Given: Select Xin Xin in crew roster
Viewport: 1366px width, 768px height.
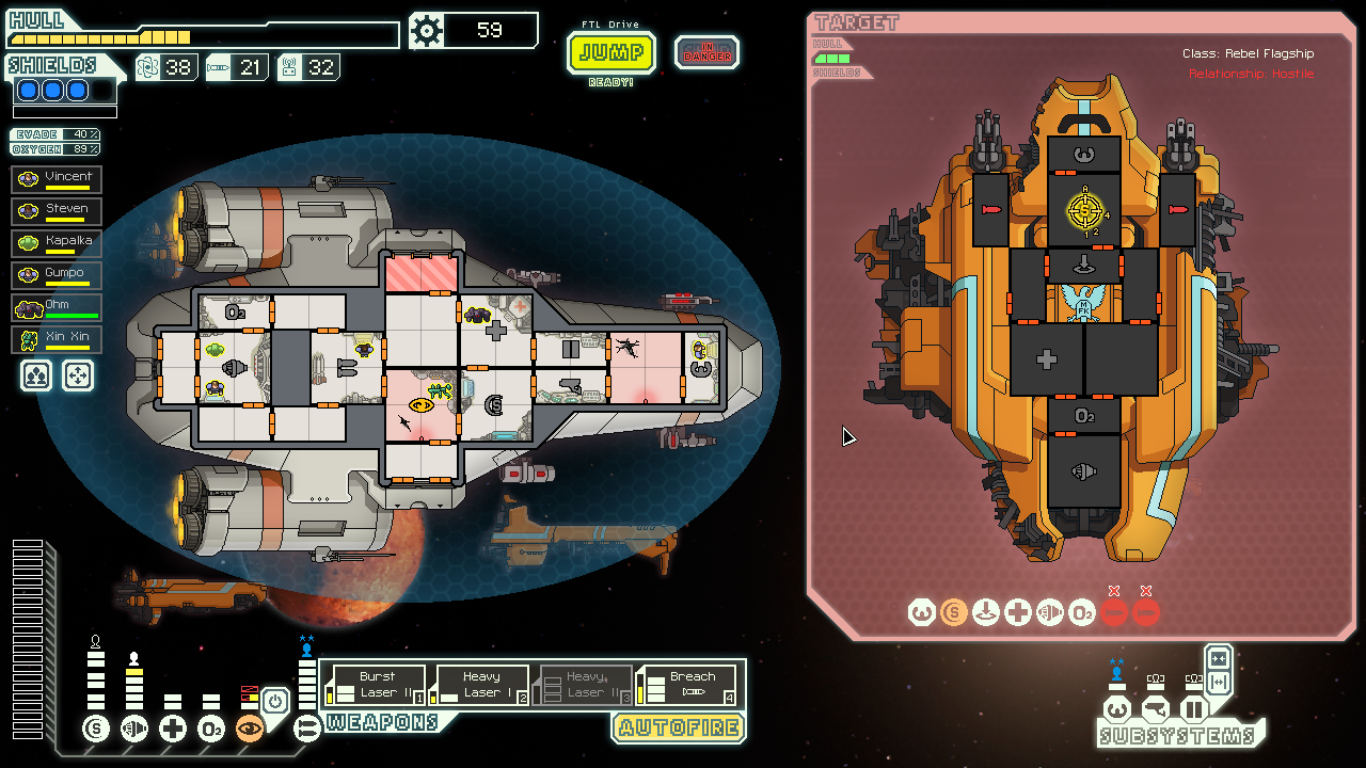Looking at the screenshot, I should click(x=56, y=340).
